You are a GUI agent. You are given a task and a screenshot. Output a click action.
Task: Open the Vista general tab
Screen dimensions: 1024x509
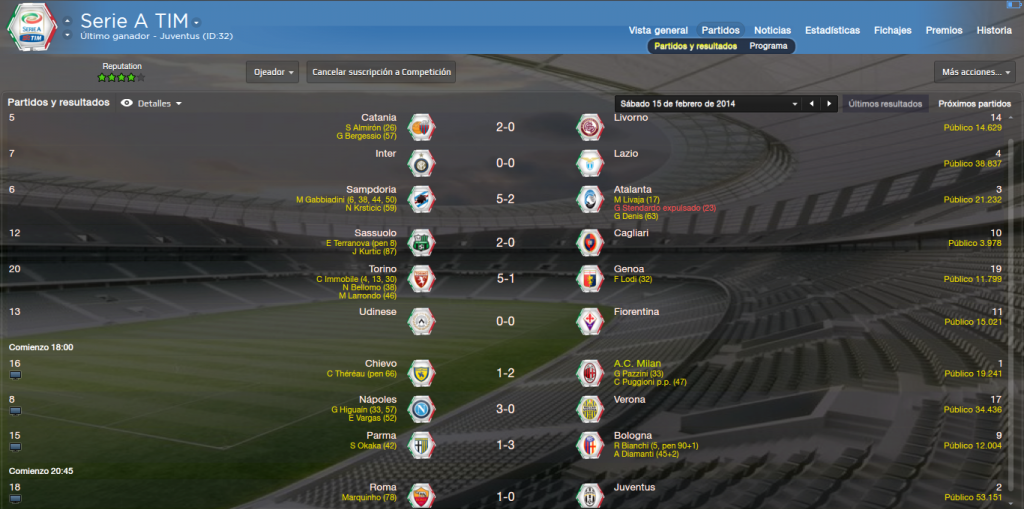pyautogui.click(x=658, y=30)
